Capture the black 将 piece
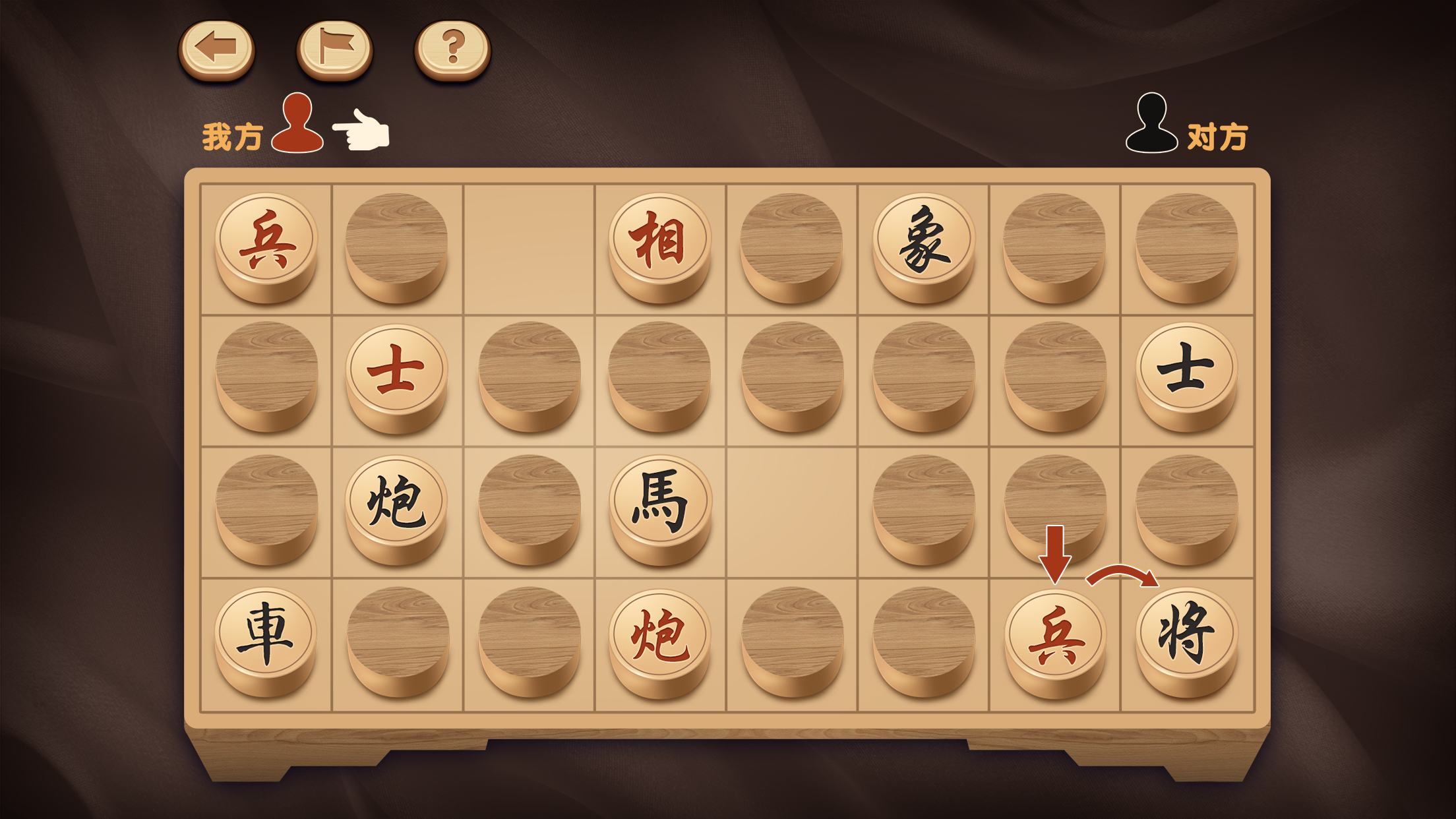Viewport: 1456px width, 819px height. coord(1186,634)
